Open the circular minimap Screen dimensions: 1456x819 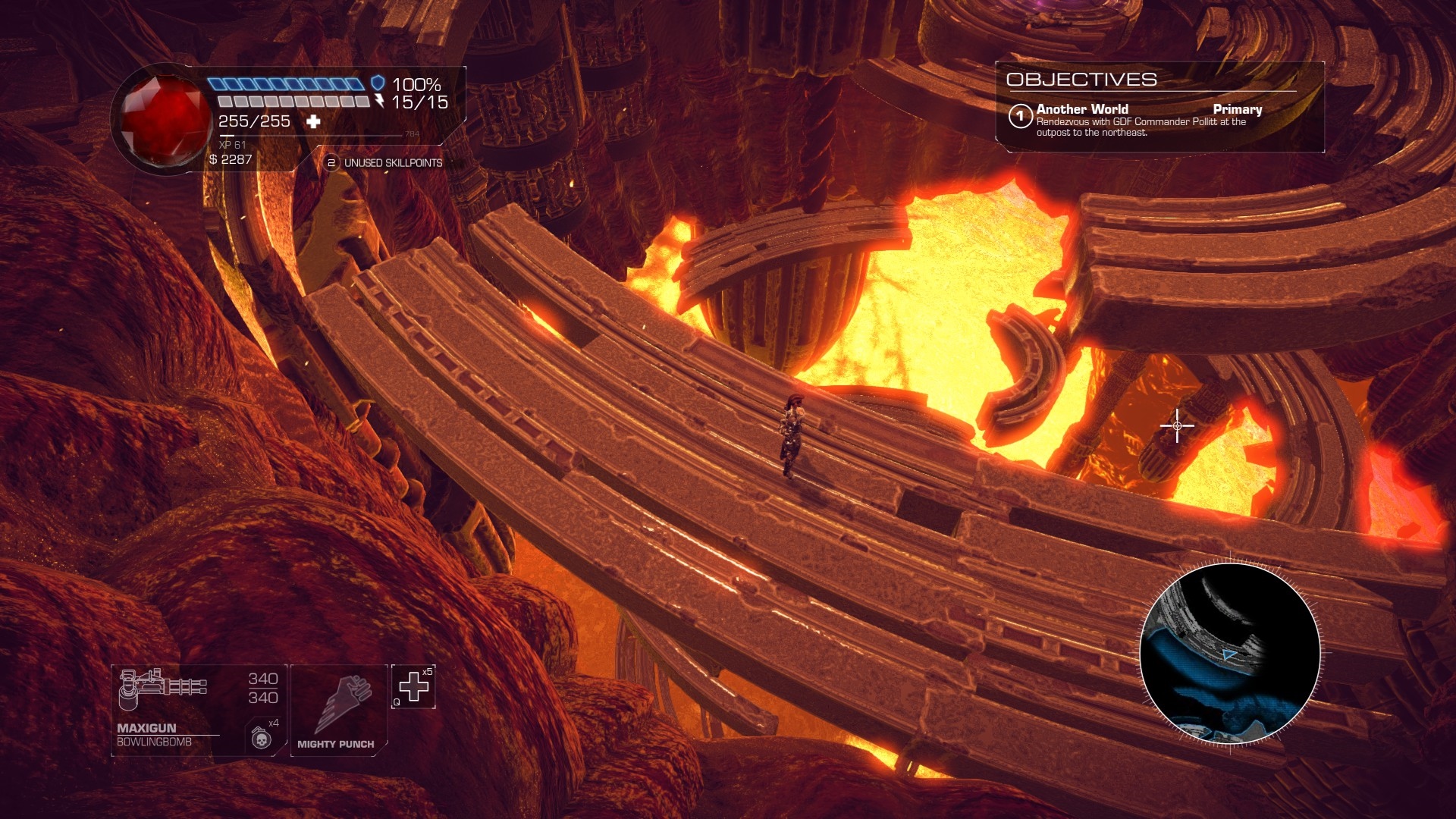(x=1229, y=654)
